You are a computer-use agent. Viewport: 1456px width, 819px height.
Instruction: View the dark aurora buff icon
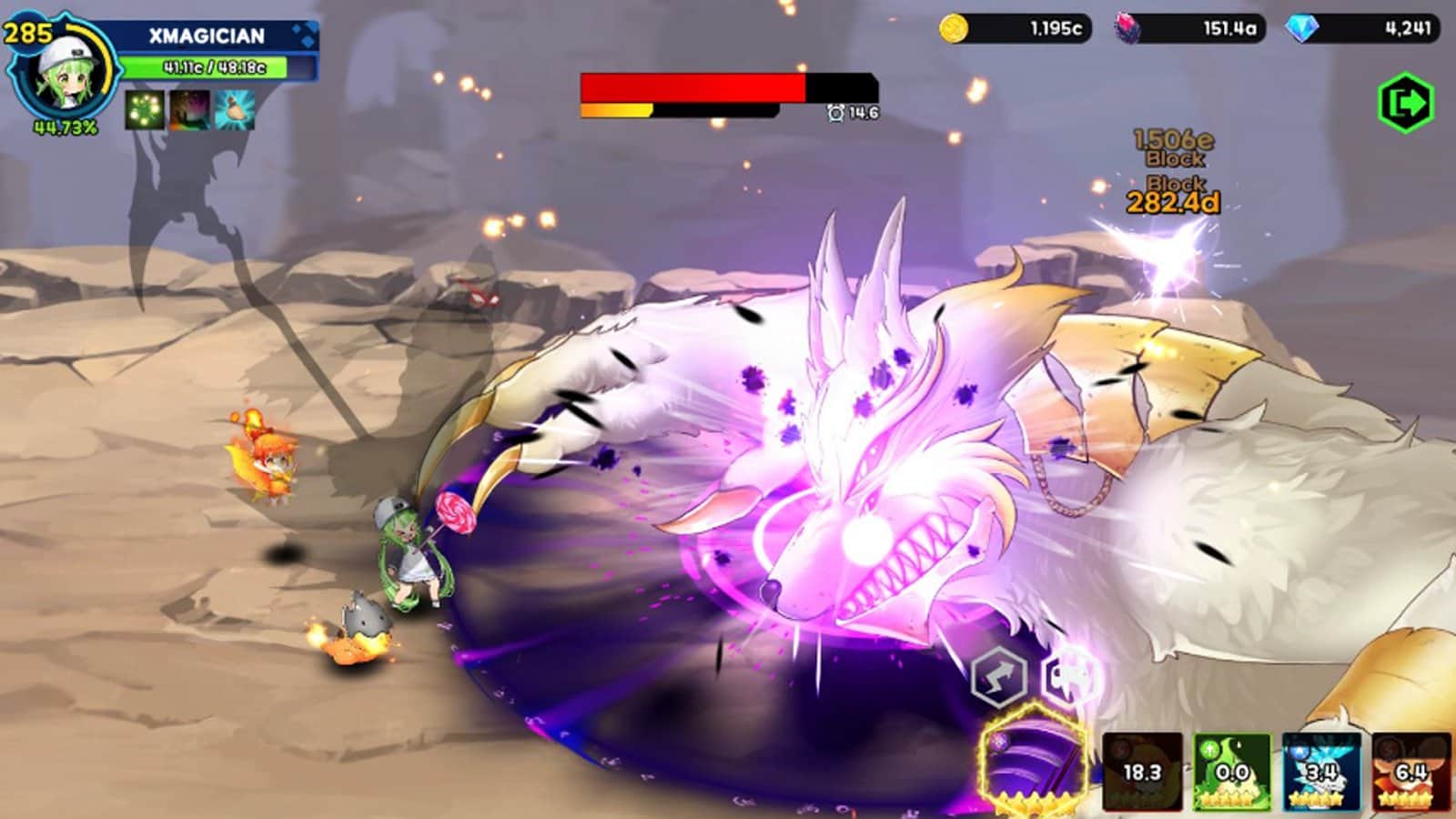pyautogui.click(x=189, y=110)
